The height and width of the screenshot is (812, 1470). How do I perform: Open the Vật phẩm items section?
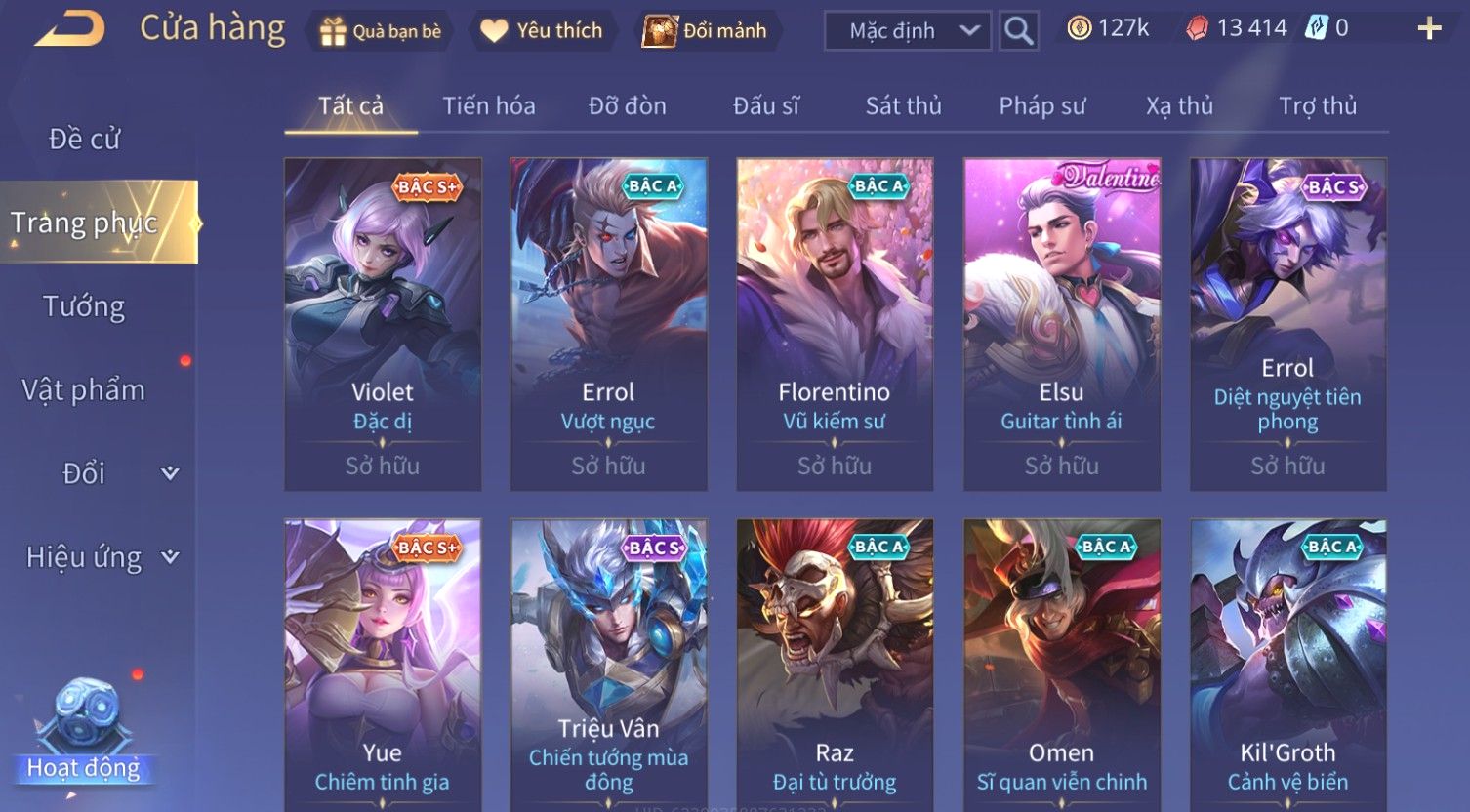(x=84, y=390)
